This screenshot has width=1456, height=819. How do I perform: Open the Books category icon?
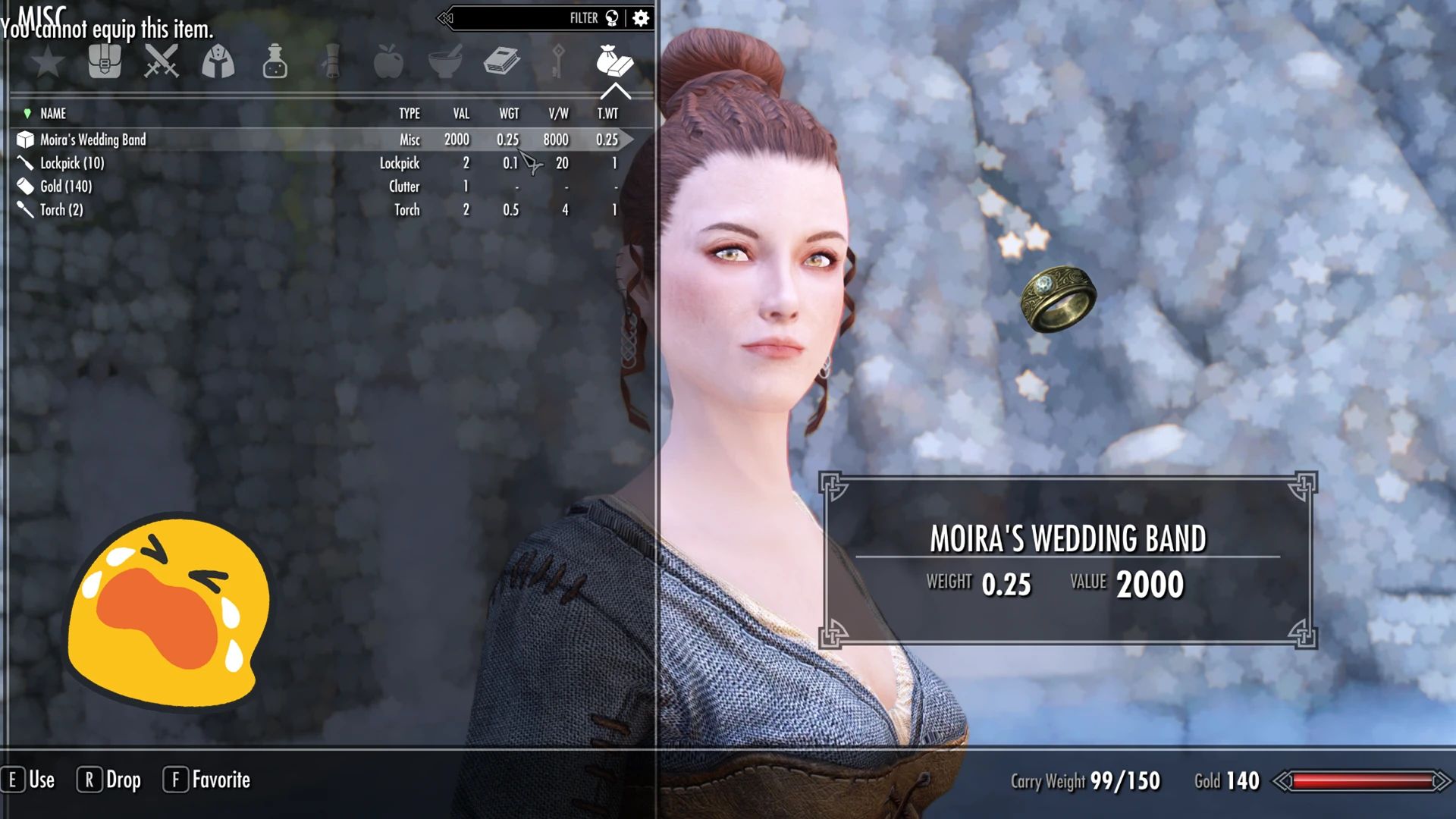coord(503,62)
